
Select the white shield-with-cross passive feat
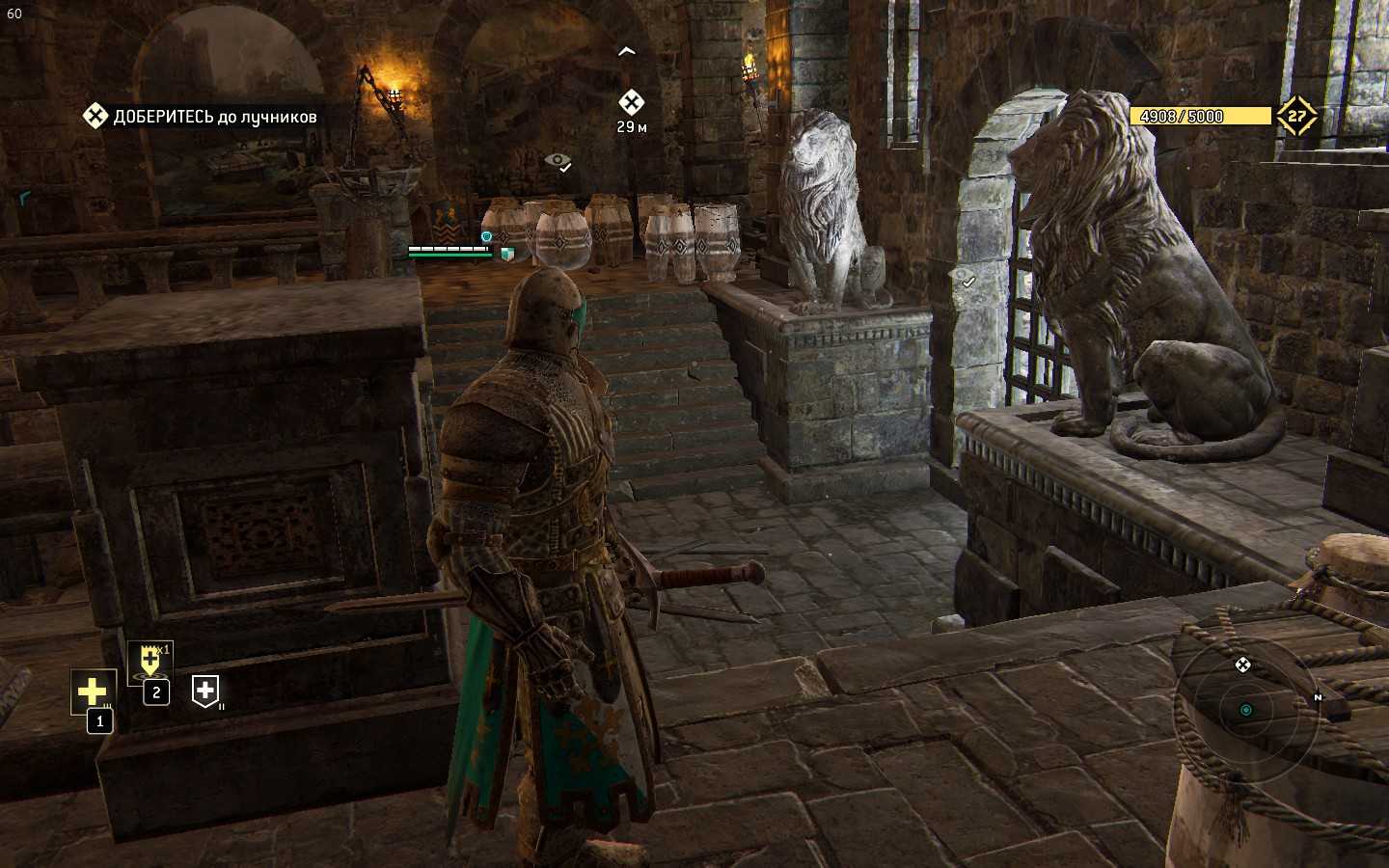(x=204, y=691)
